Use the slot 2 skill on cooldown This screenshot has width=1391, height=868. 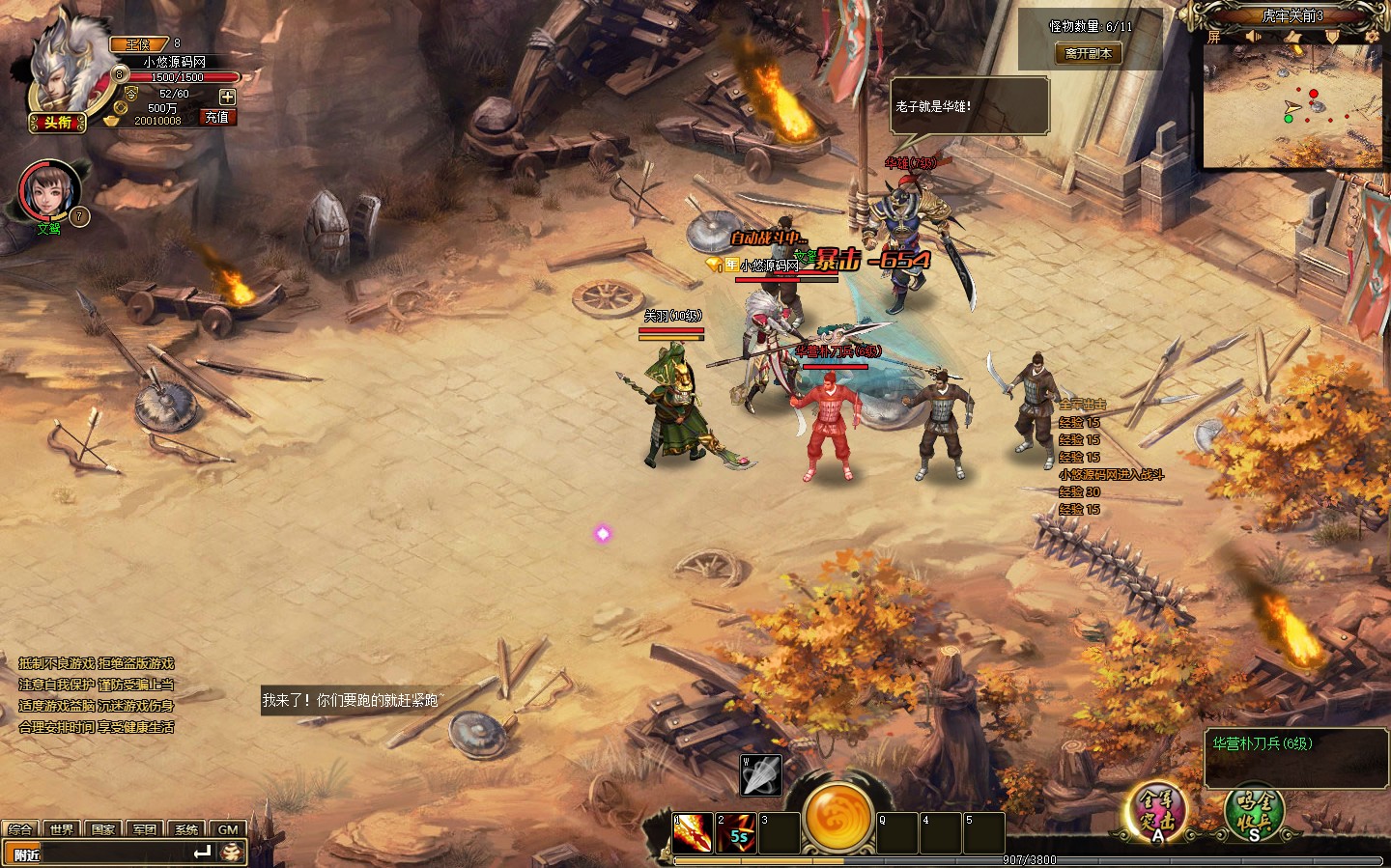736,833
